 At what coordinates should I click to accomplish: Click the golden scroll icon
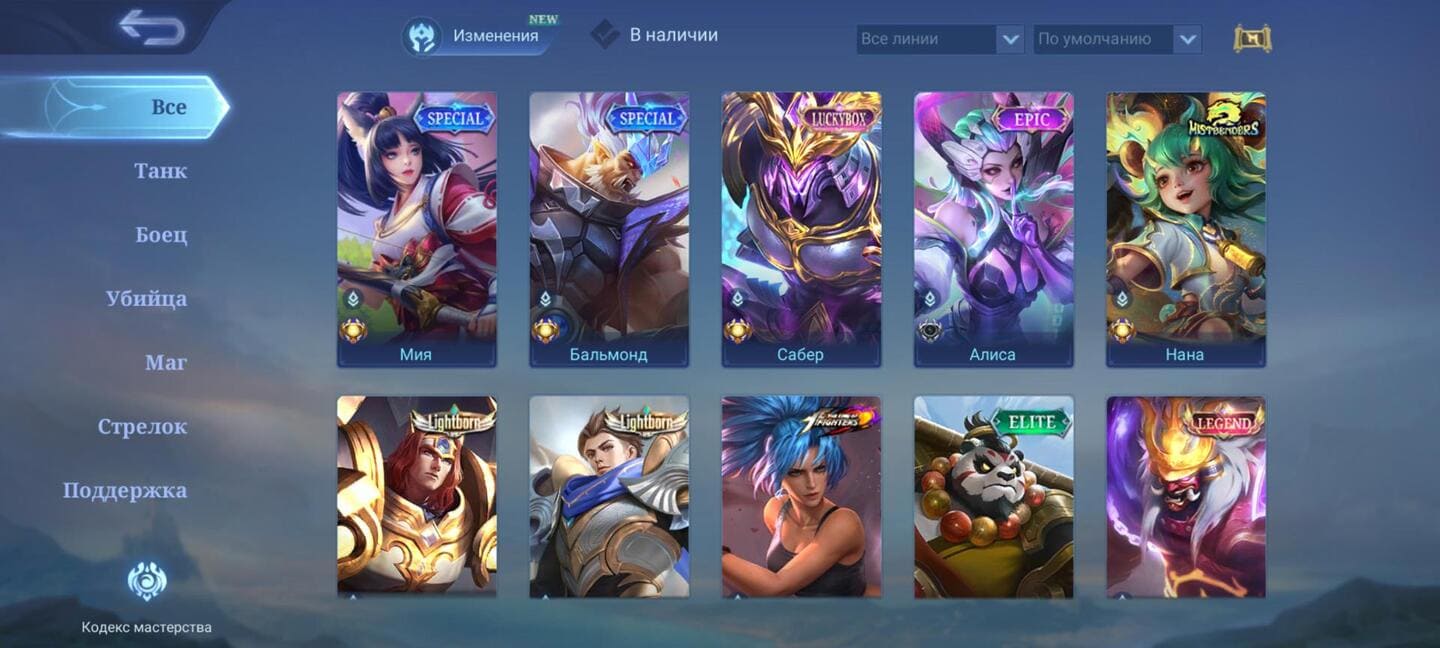[1252, 39]
